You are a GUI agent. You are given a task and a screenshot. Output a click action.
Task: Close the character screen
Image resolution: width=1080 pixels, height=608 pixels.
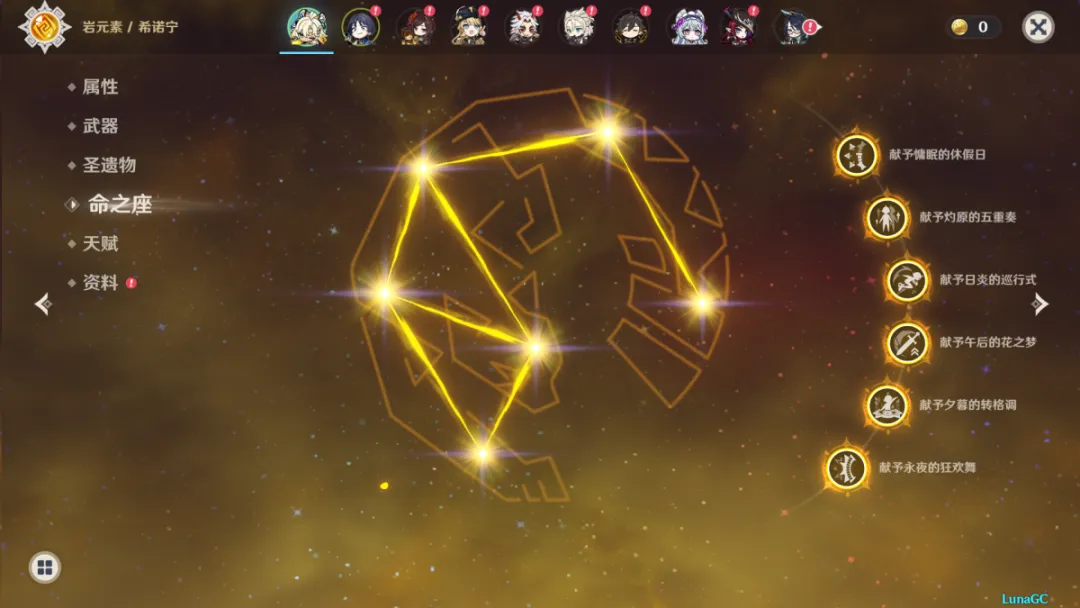coord(1038,27)
